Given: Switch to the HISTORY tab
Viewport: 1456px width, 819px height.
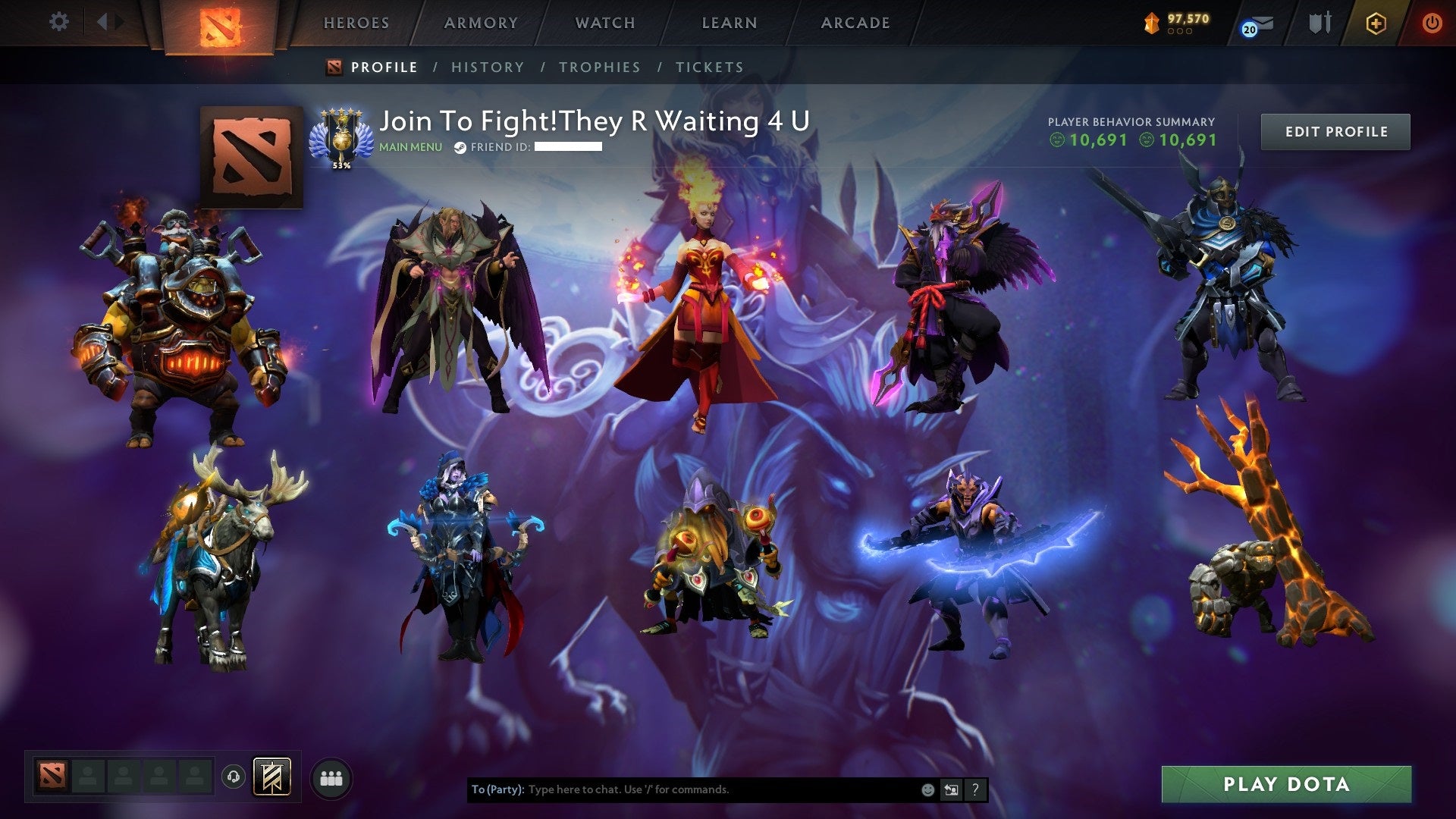Looking at the screenshot, I should 486,67.
